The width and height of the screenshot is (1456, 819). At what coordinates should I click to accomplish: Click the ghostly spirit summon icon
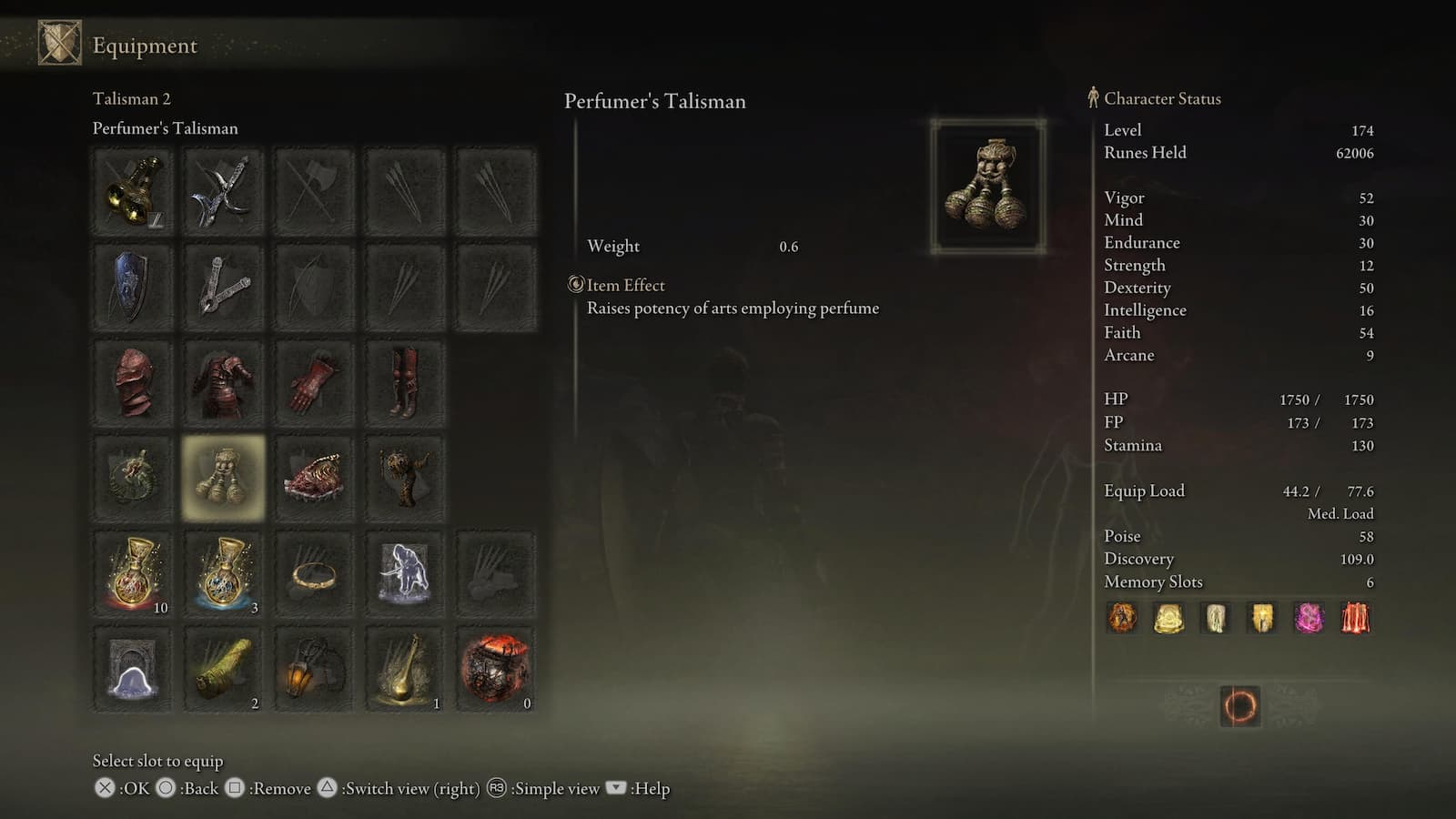[x=405, y=571]
